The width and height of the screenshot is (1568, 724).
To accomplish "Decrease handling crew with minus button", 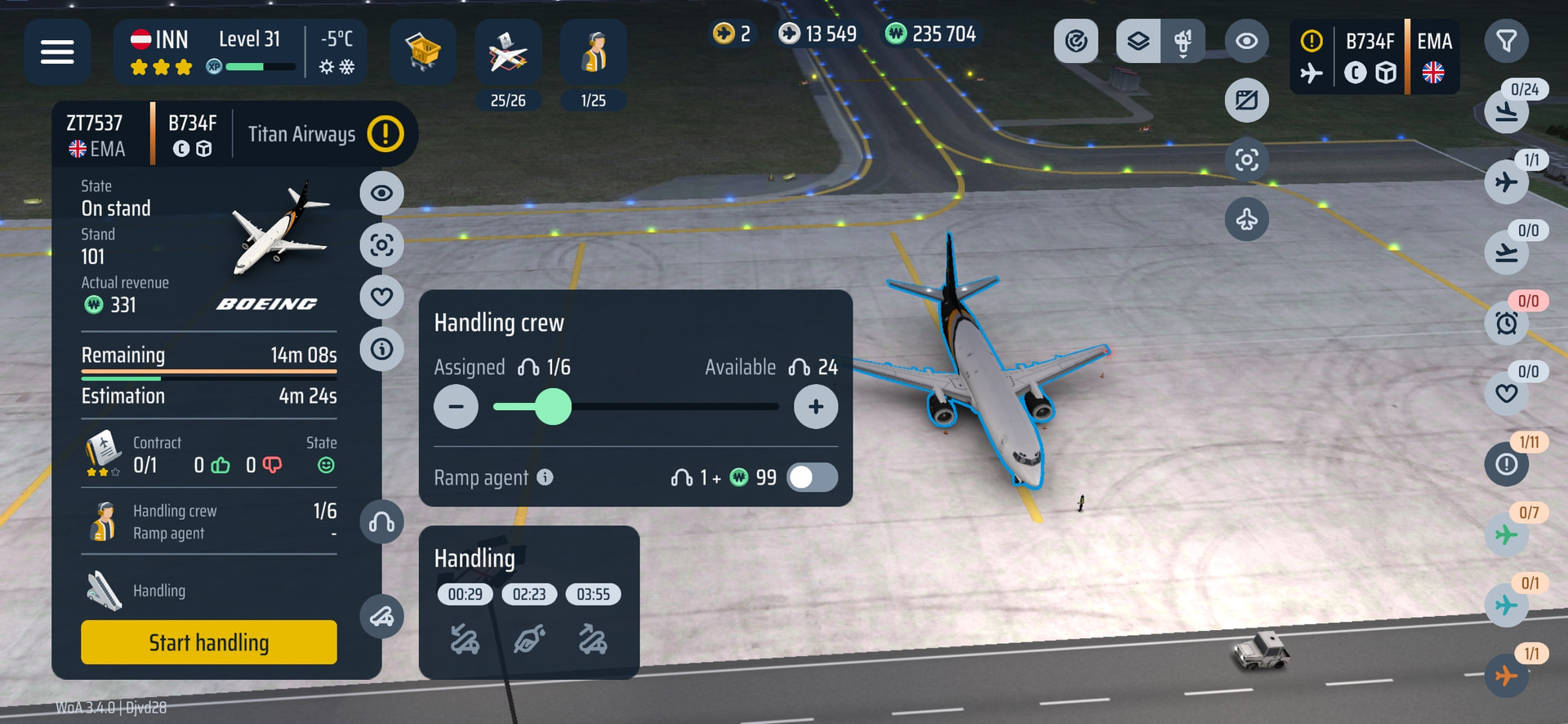I will (456, 407).
